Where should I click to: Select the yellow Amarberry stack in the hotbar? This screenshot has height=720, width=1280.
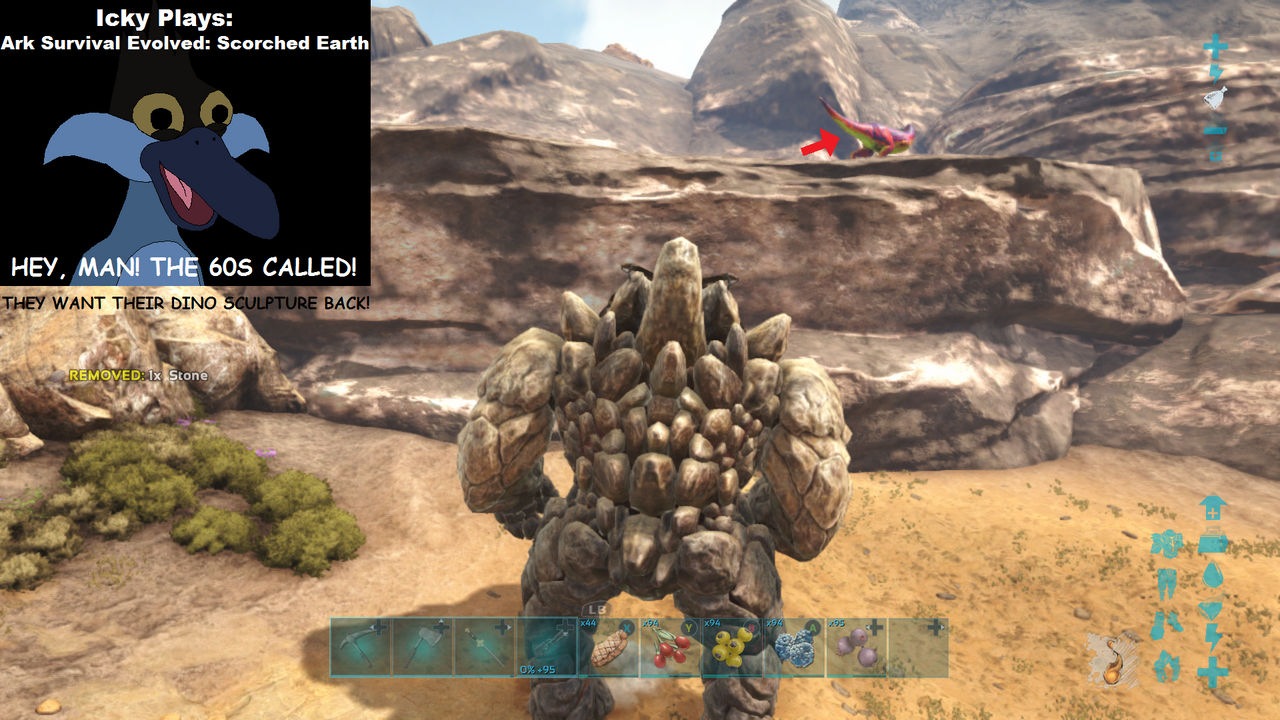(x=731, y=650)
